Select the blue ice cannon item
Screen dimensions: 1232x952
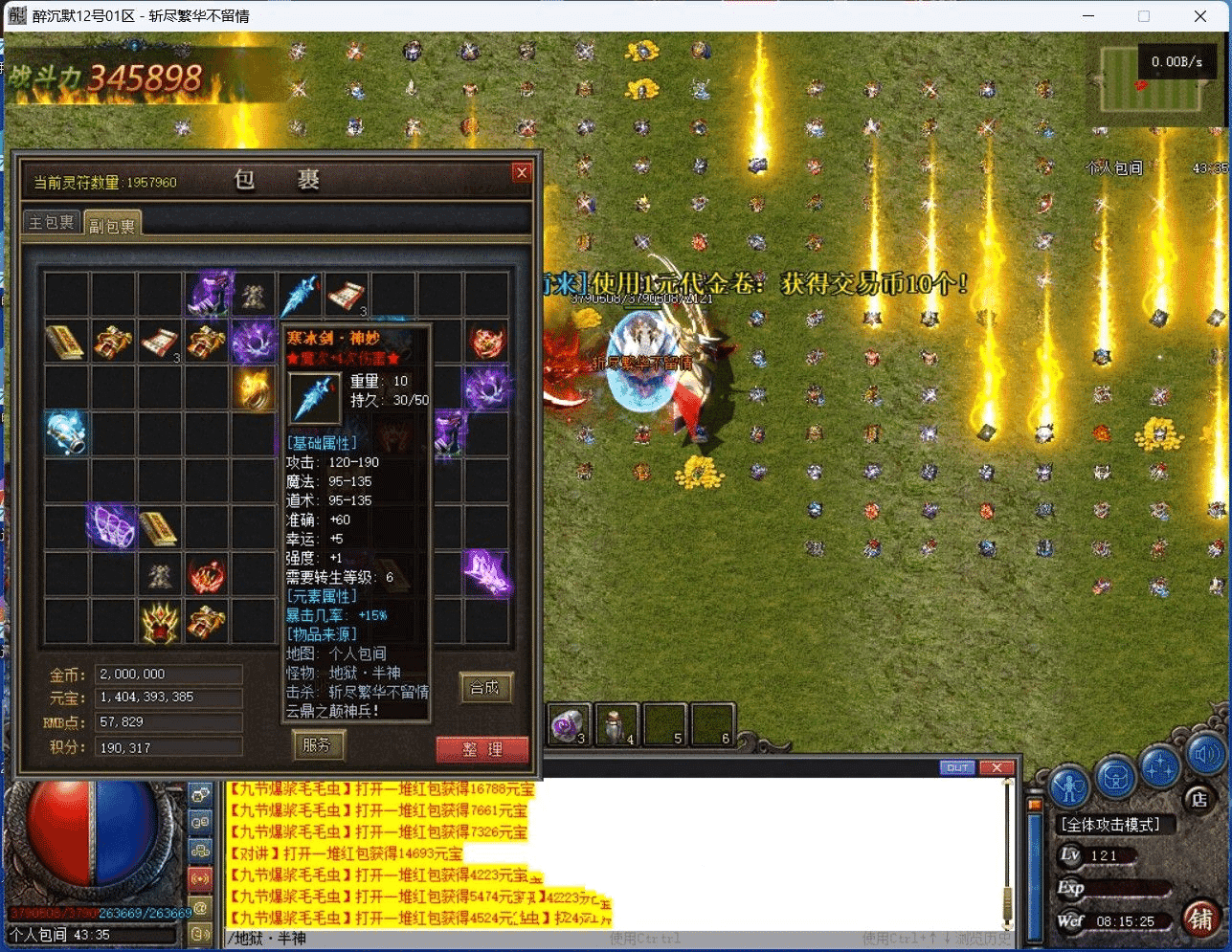67,434
